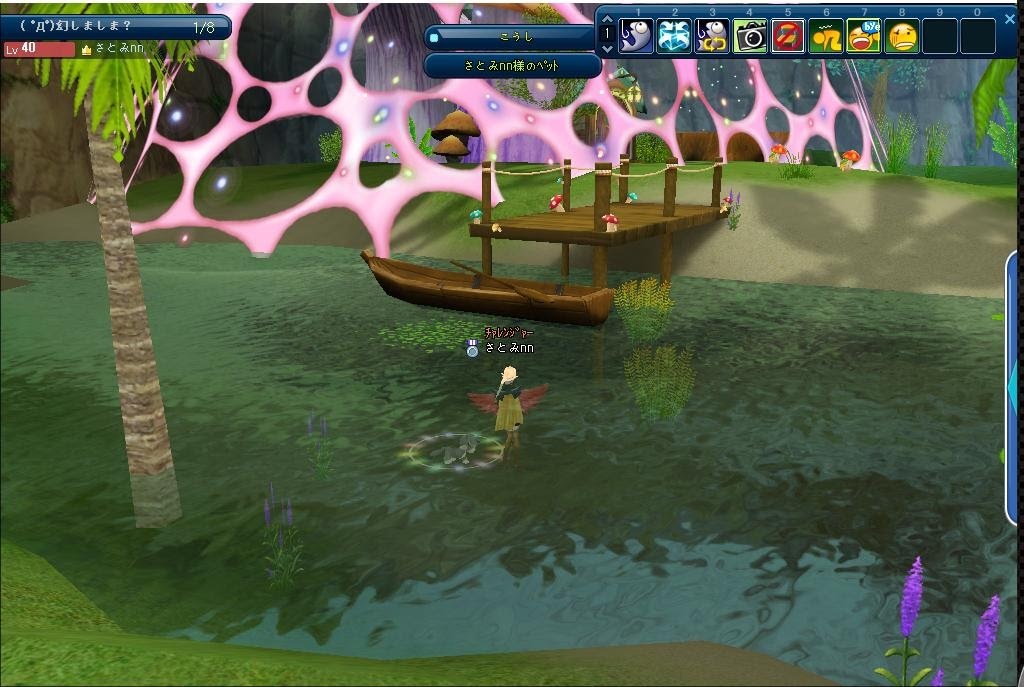Use the fishing fish skill in slot 1

click(x=637, y=36)
